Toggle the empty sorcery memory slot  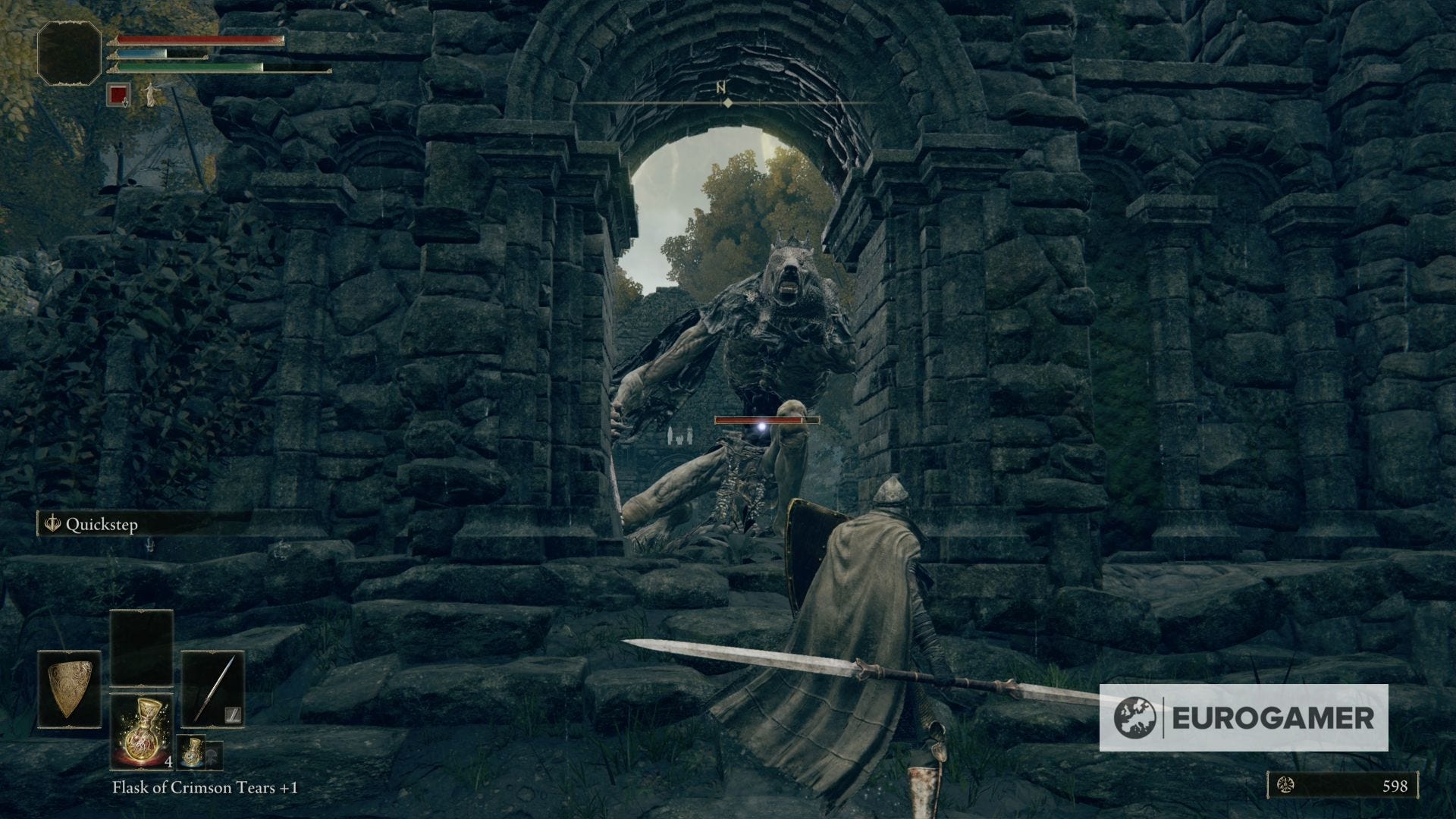pos(140,648)
